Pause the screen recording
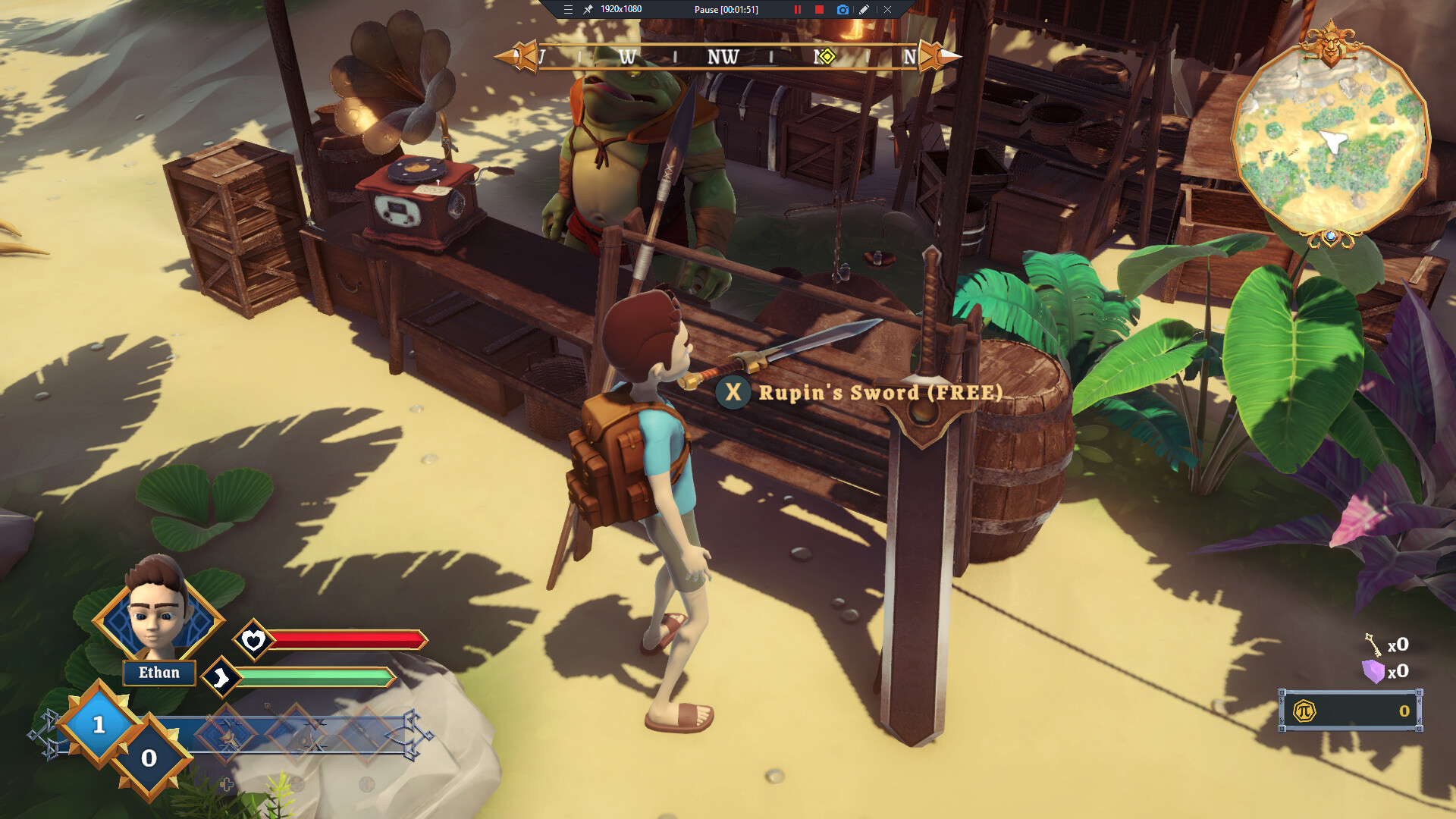This screenshot has height=819, width=1456. click(x=797, y=10)
